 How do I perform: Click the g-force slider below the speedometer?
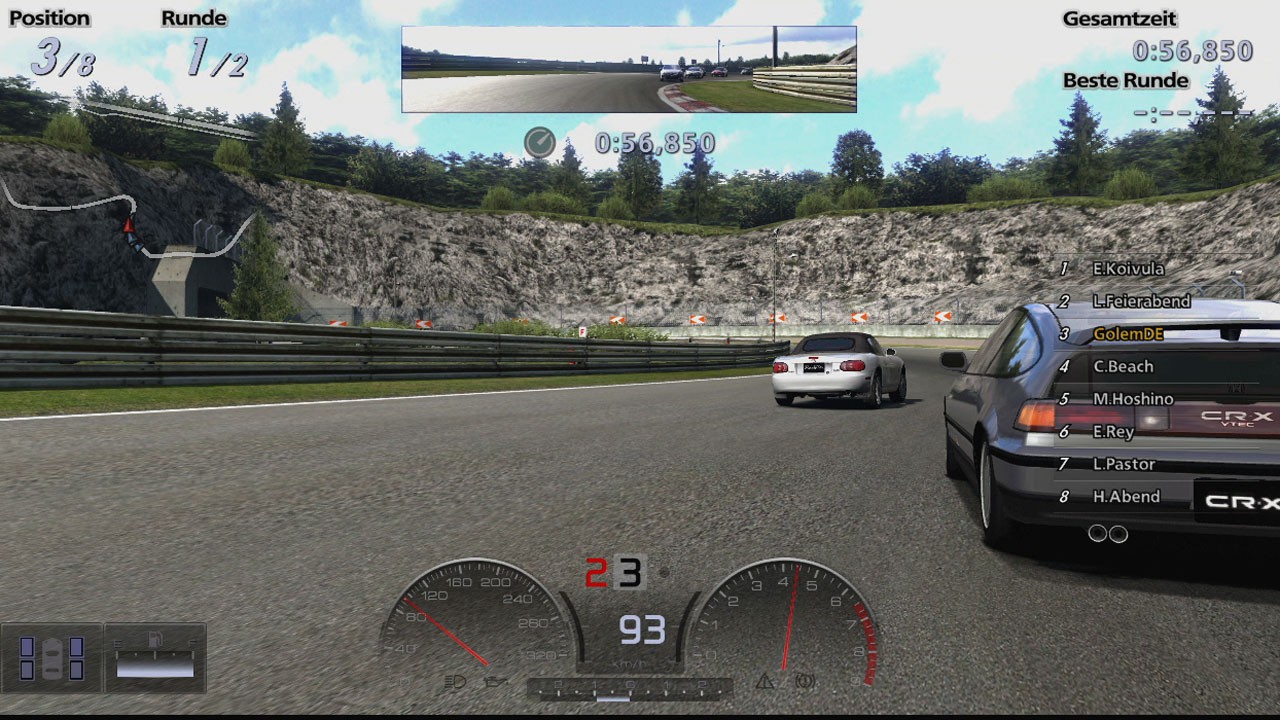click(x=612, y=700)
